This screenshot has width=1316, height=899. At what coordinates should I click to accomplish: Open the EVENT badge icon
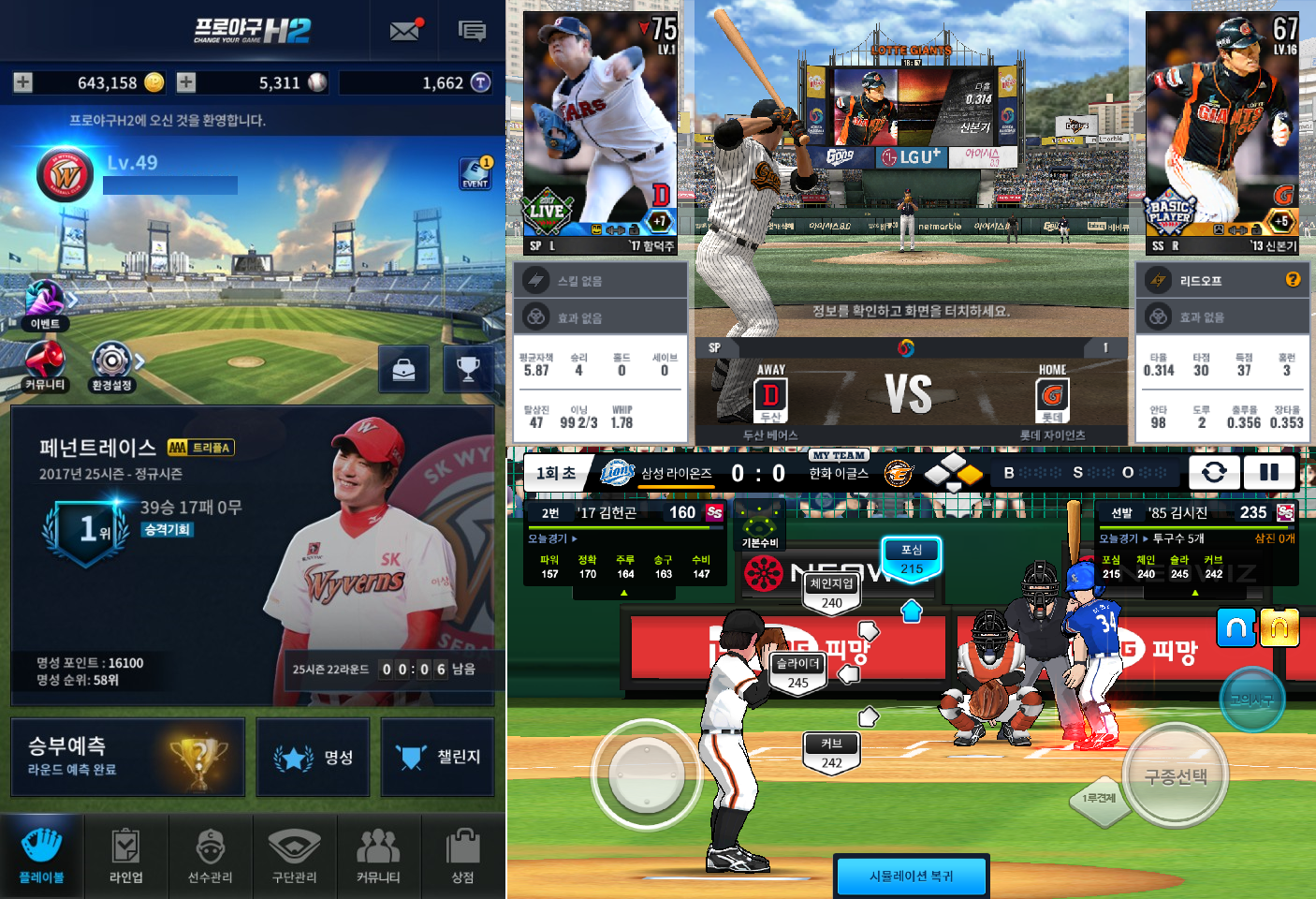coord(475,173)
